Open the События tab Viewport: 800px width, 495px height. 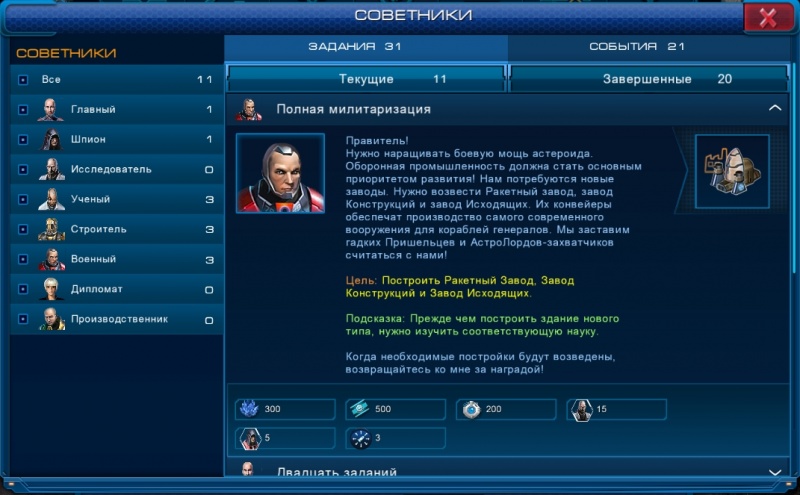(x=649, y=46)
